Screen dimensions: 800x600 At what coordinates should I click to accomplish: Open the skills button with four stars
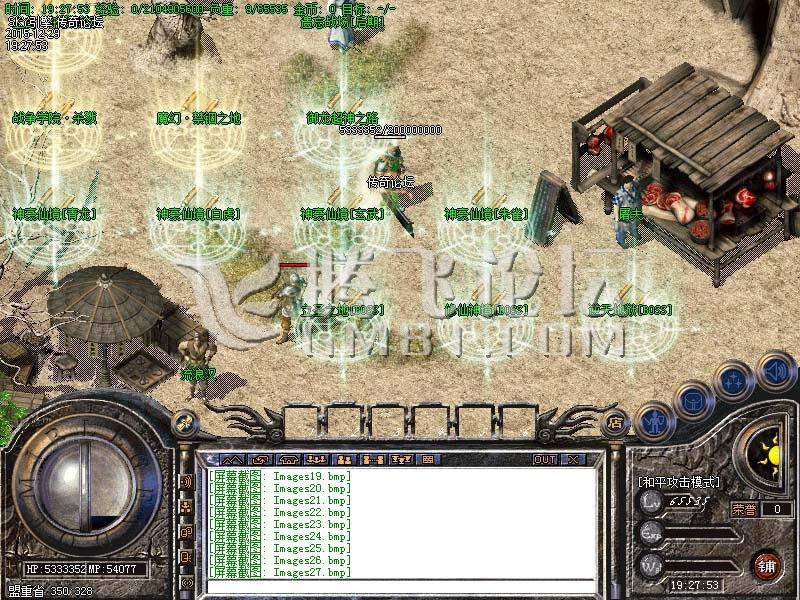click(733, 380)
